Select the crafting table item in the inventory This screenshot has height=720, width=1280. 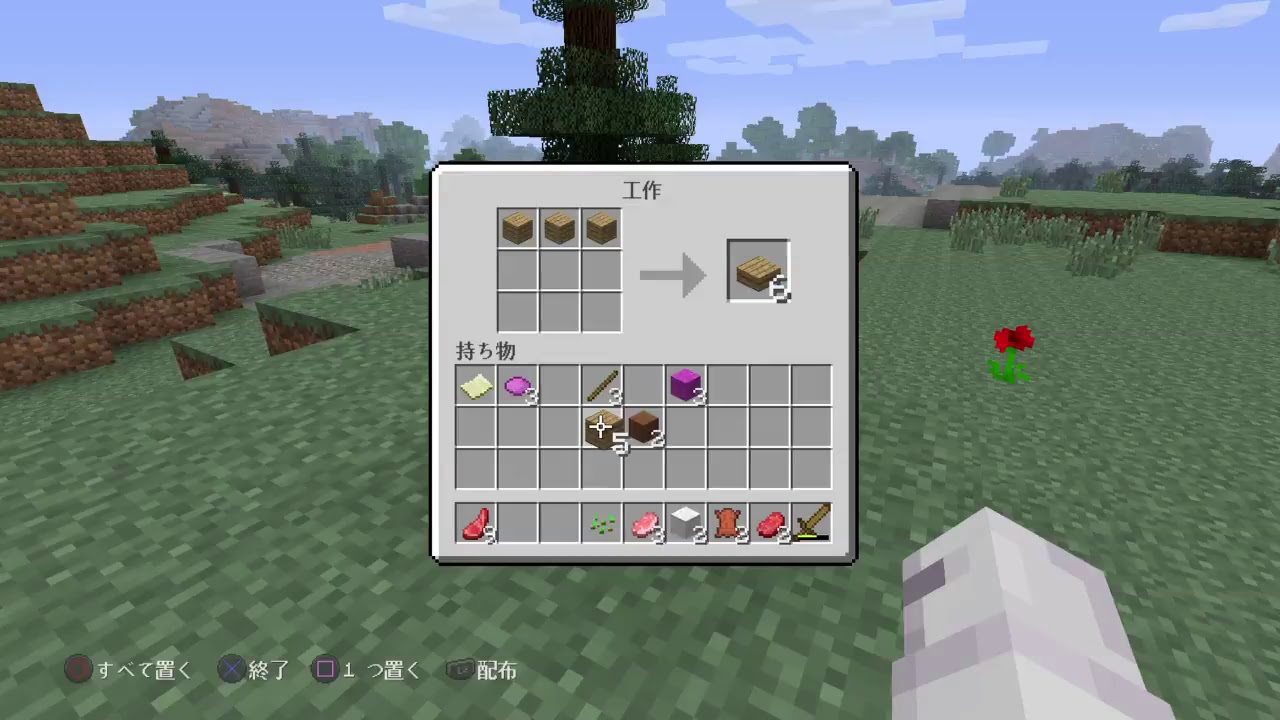click(601, 428)
